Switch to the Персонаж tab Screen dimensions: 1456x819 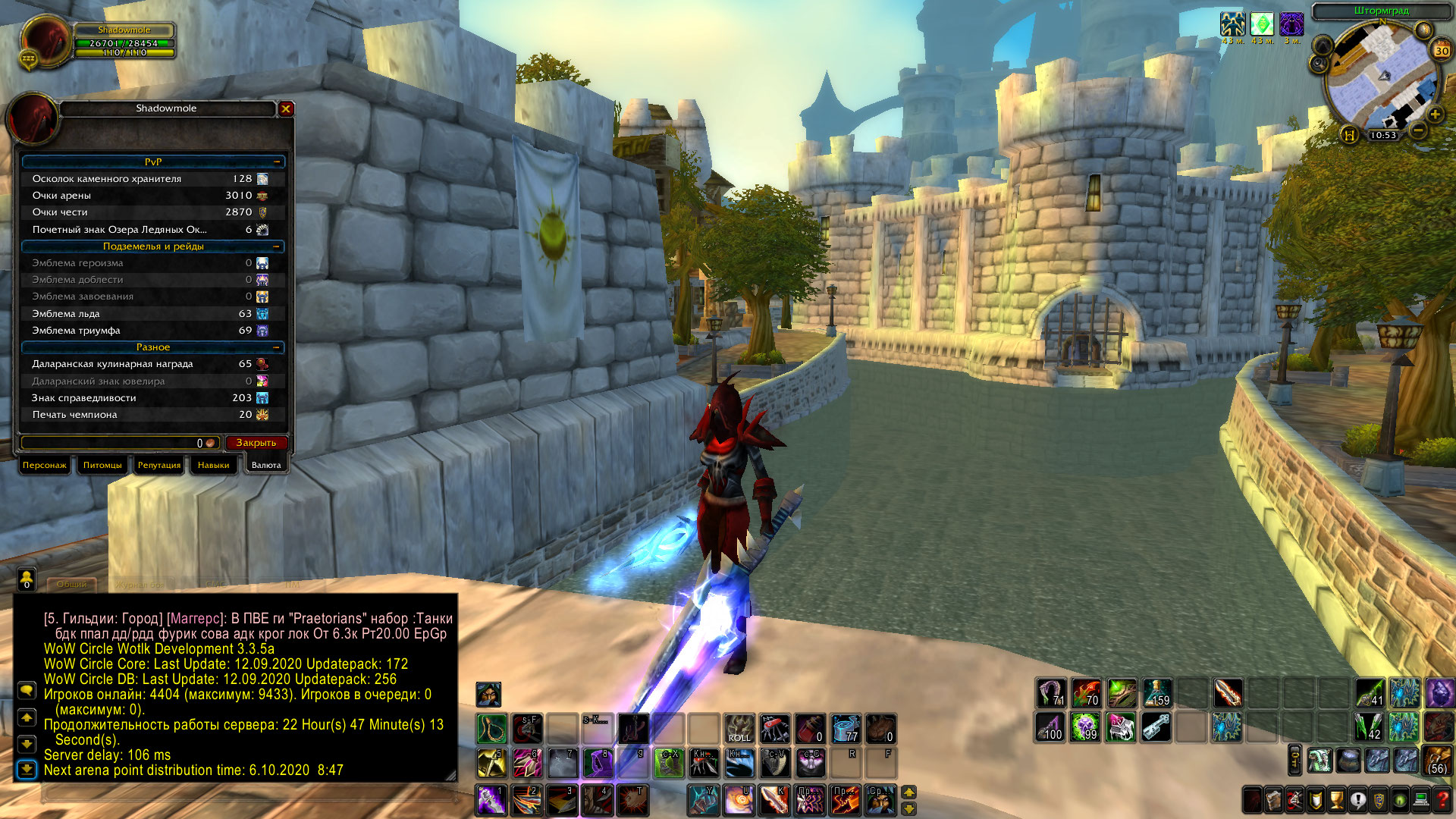45,465
